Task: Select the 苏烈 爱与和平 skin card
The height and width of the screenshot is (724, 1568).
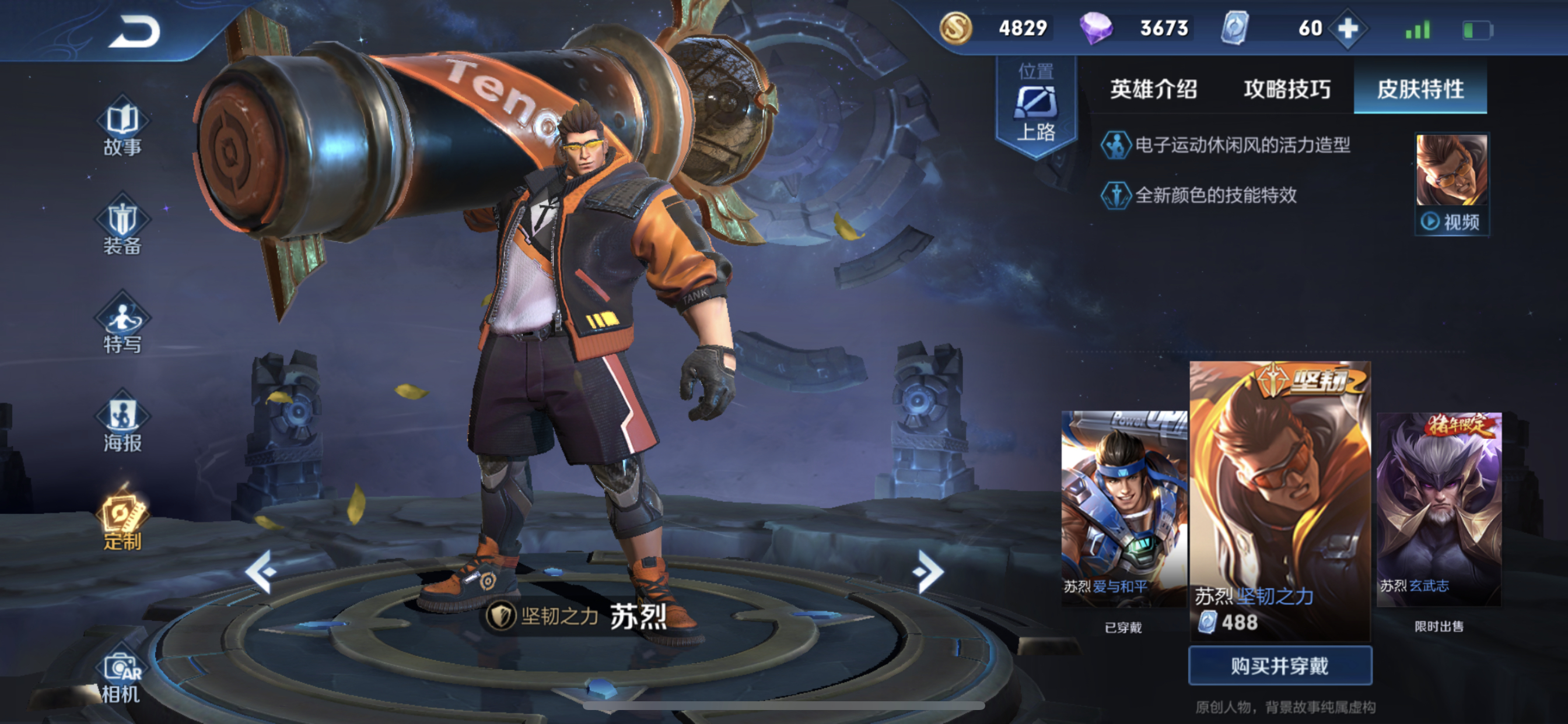Action: tap(1123, 508)
